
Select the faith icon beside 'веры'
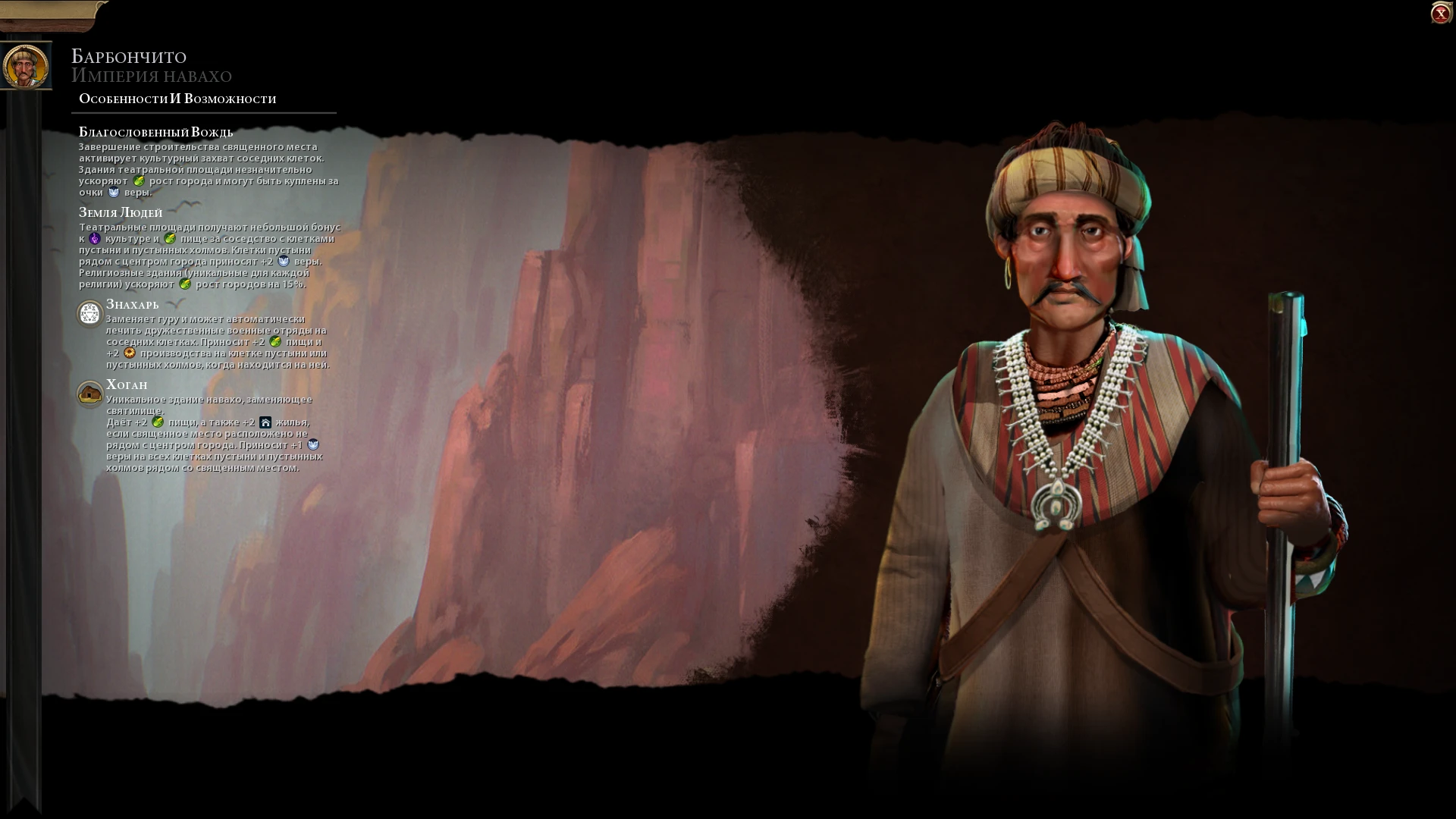point(113,193)
